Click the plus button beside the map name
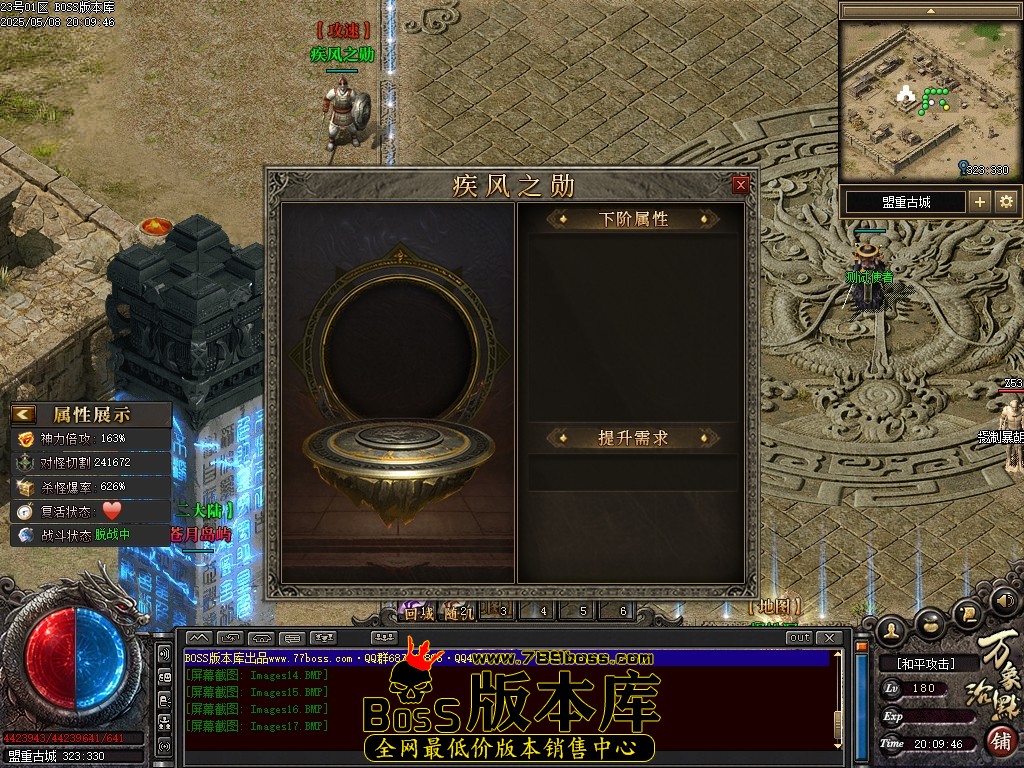This screenshot has height=768, width=1024. point(980,202)
